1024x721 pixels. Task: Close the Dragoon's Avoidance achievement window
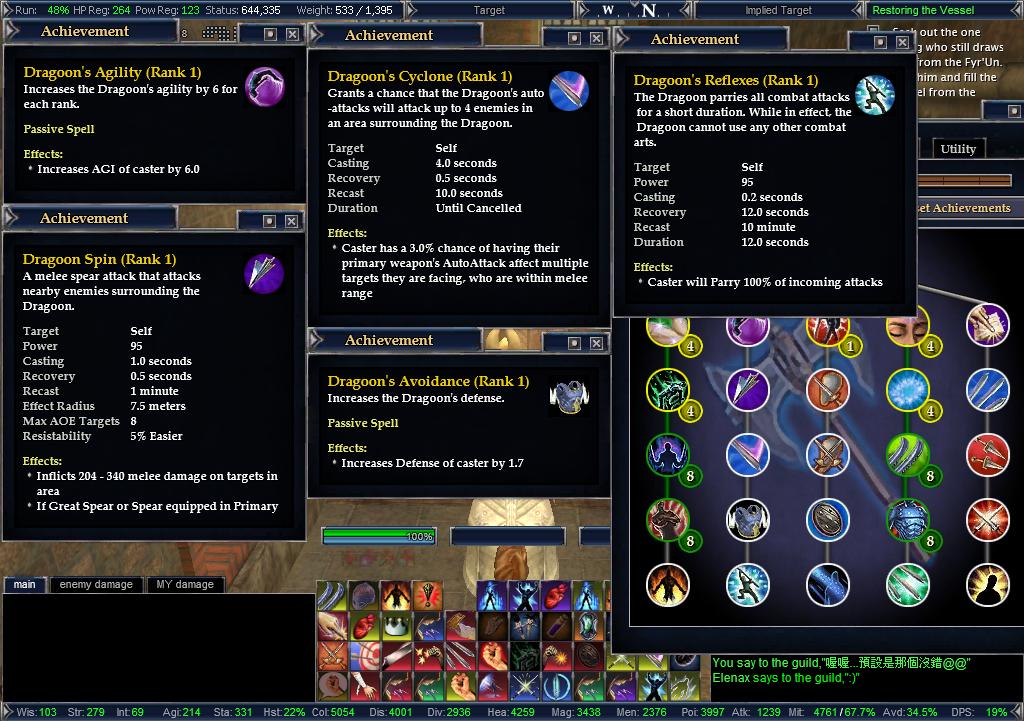(x=597, y=343)
